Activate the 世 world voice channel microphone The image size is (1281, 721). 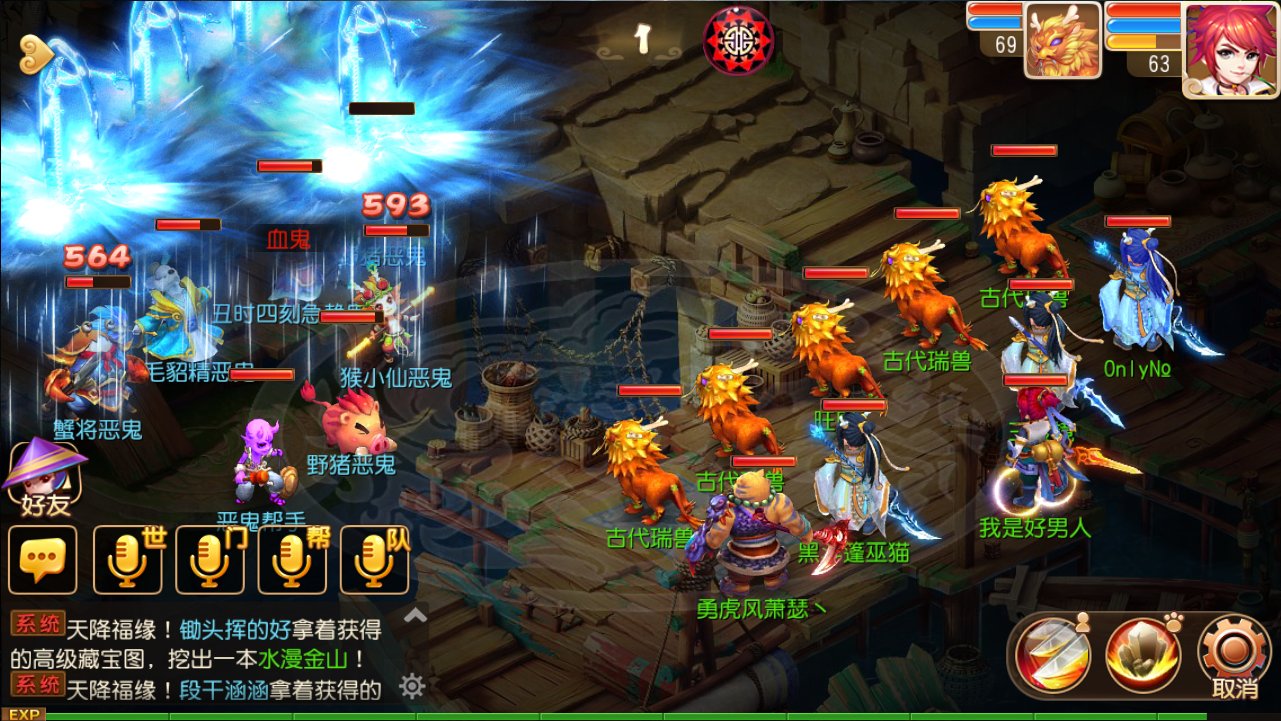[128, 560]
